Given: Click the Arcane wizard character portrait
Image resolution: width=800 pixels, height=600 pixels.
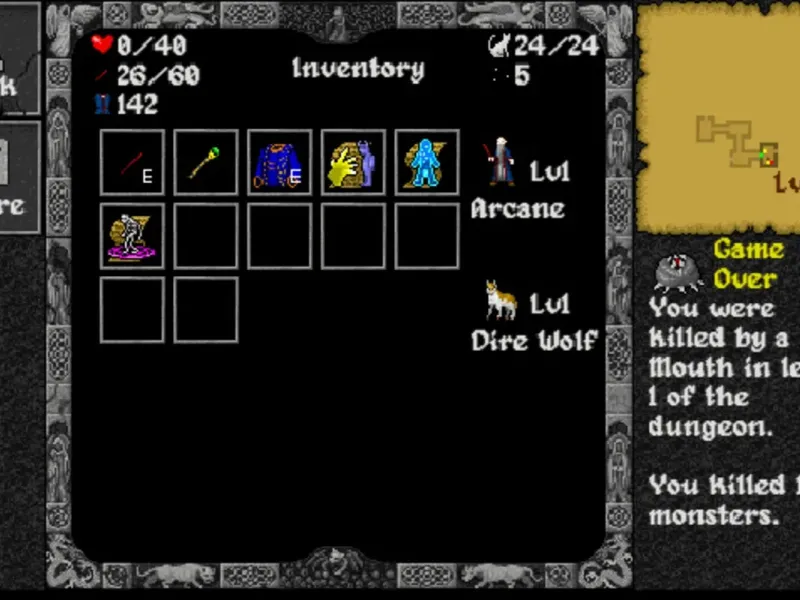Looking at the screenshot, I should (499, 162).
